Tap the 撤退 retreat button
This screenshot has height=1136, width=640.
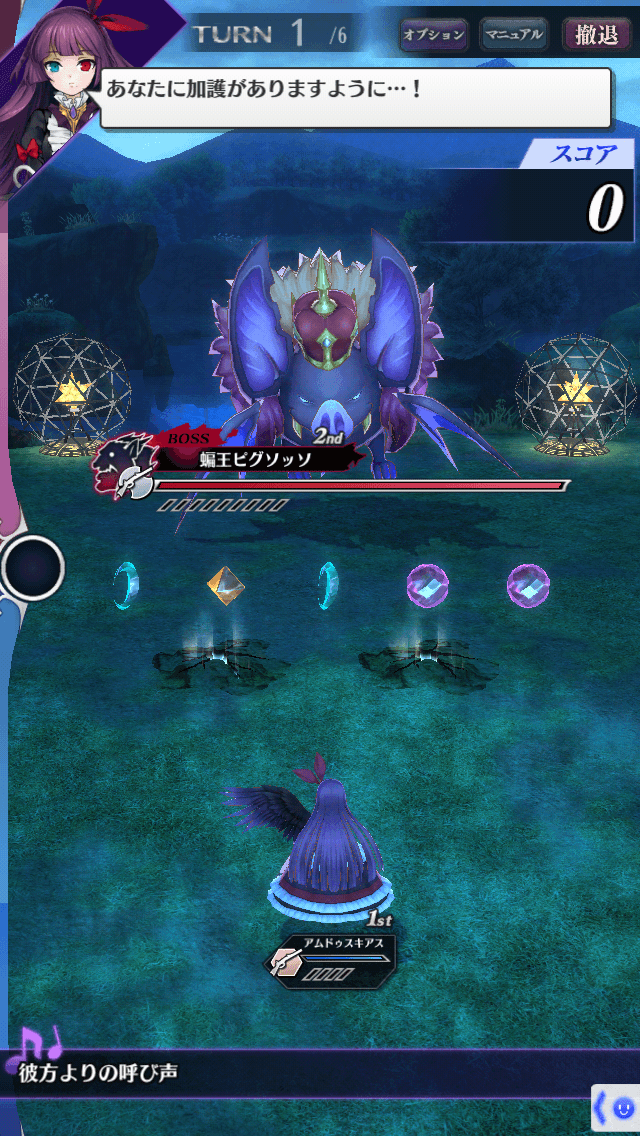[597, 35]
